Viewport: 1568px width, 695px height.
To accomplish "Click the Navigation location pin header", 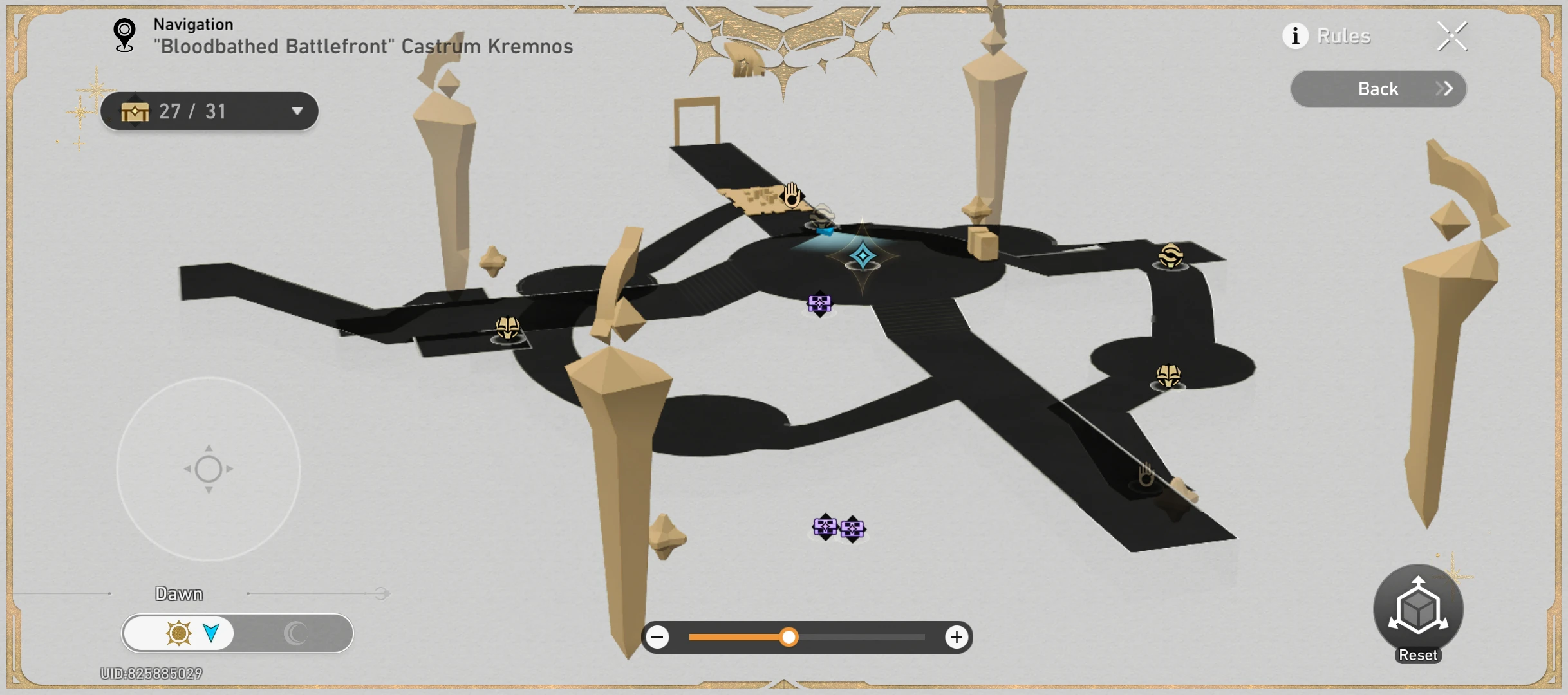I will point(123,34).
